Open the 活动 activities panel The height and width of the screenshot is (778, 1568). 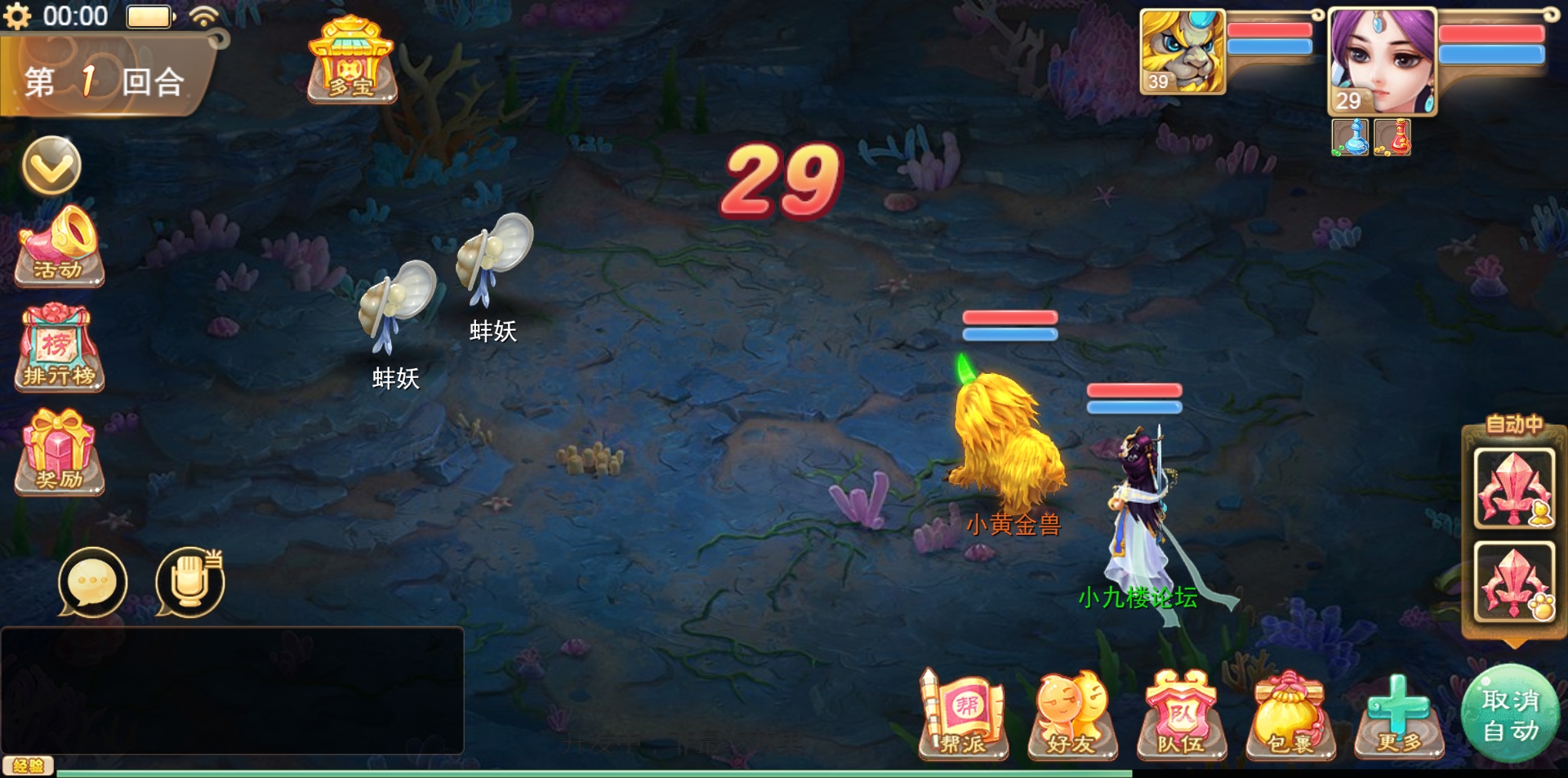point(57,249)
